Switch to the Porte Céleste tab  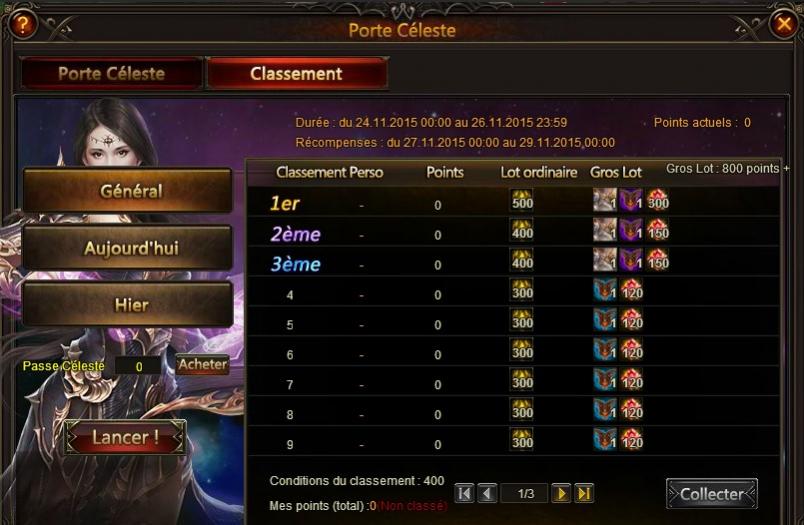point(111,73)
